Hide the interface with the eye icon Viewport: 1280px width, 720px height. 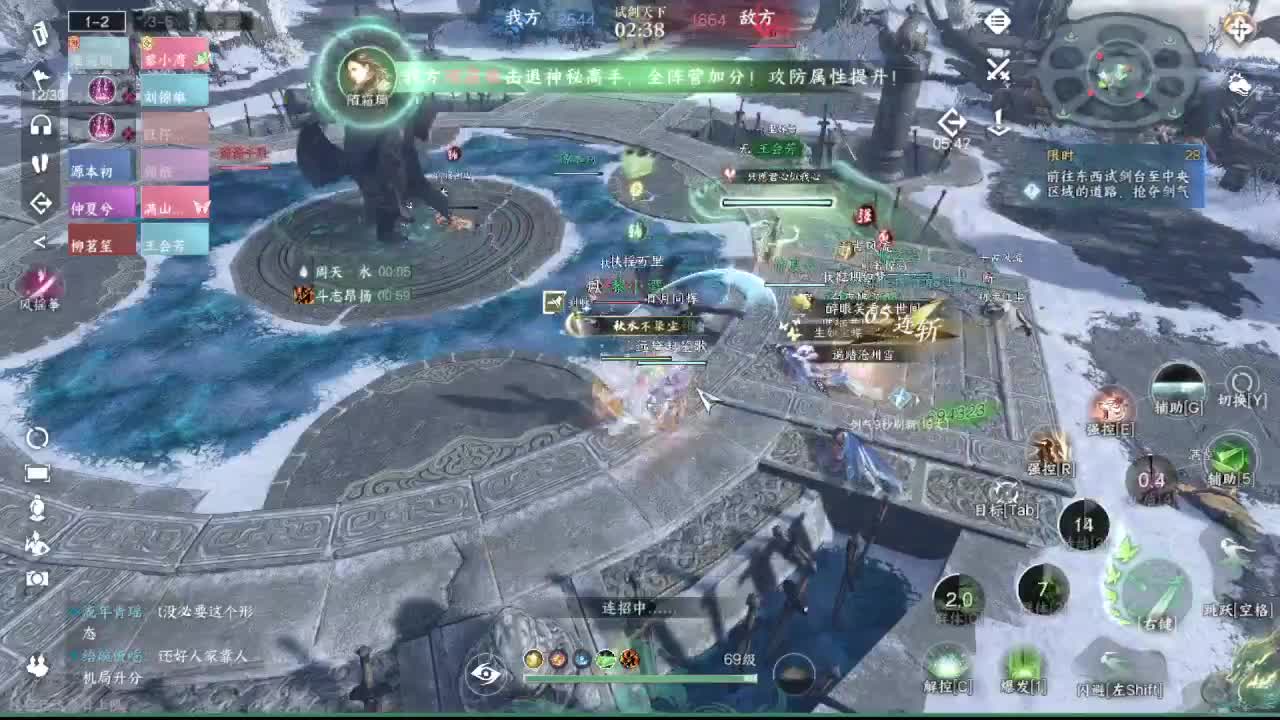pos(489,676)
